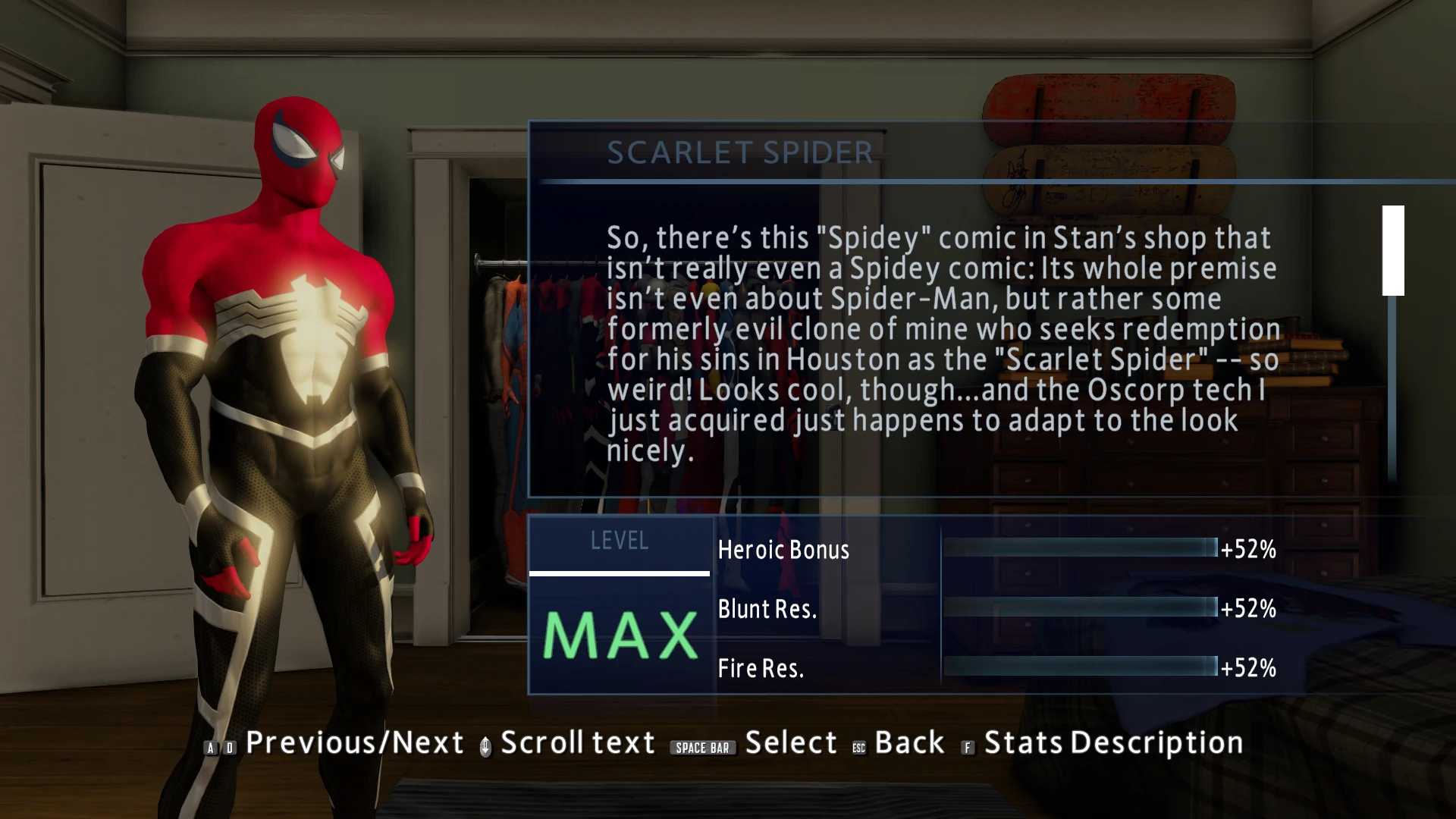Open the Stats Description

point(1109,742)
